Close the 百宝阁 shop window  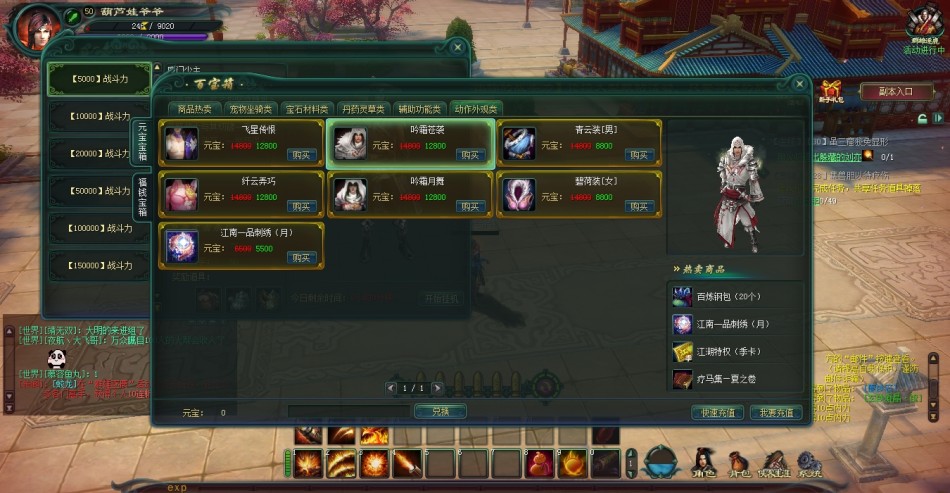[799, 85]
